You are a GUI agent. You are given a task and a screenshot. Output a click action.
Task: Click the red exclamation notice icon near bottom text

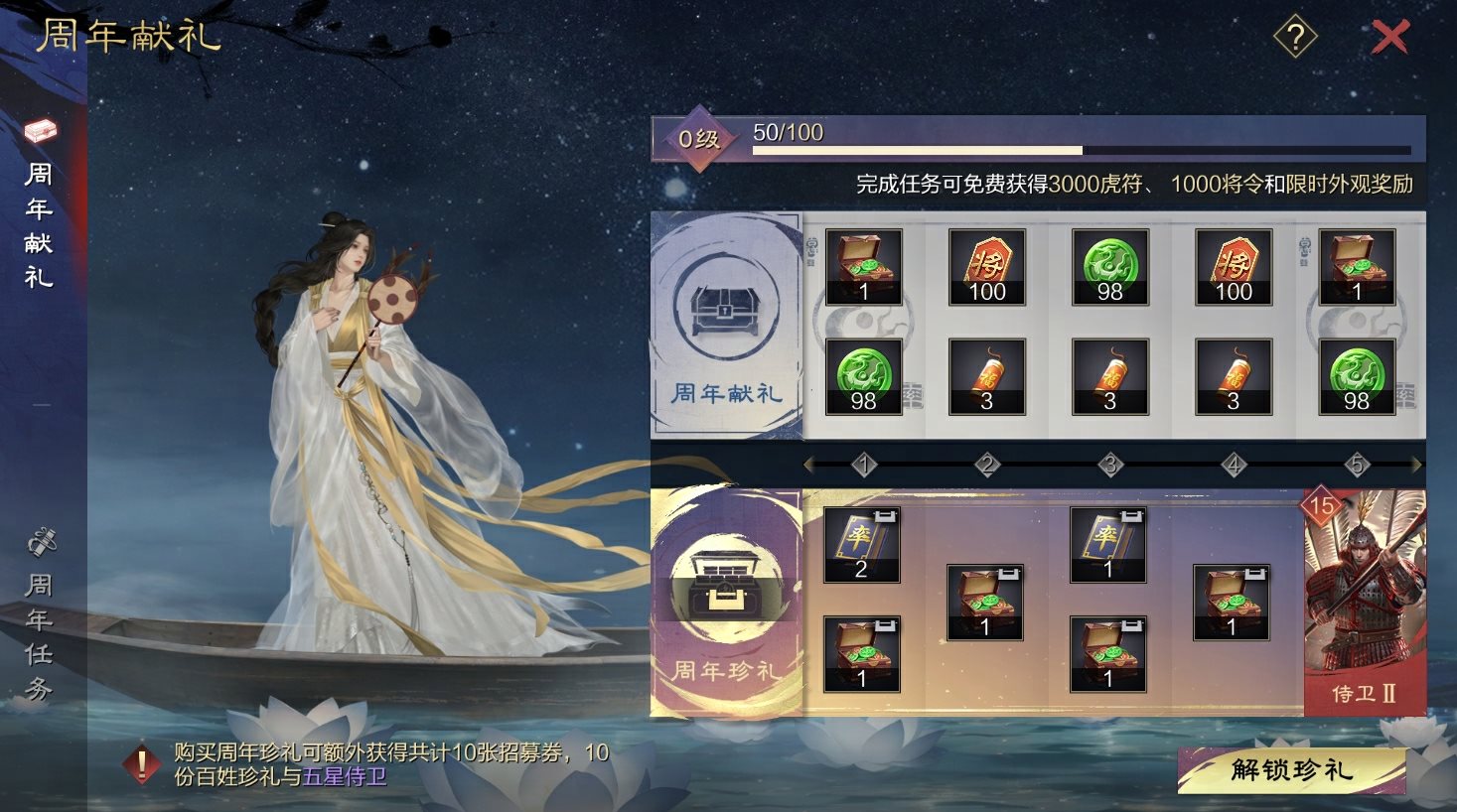pos(143,764)
